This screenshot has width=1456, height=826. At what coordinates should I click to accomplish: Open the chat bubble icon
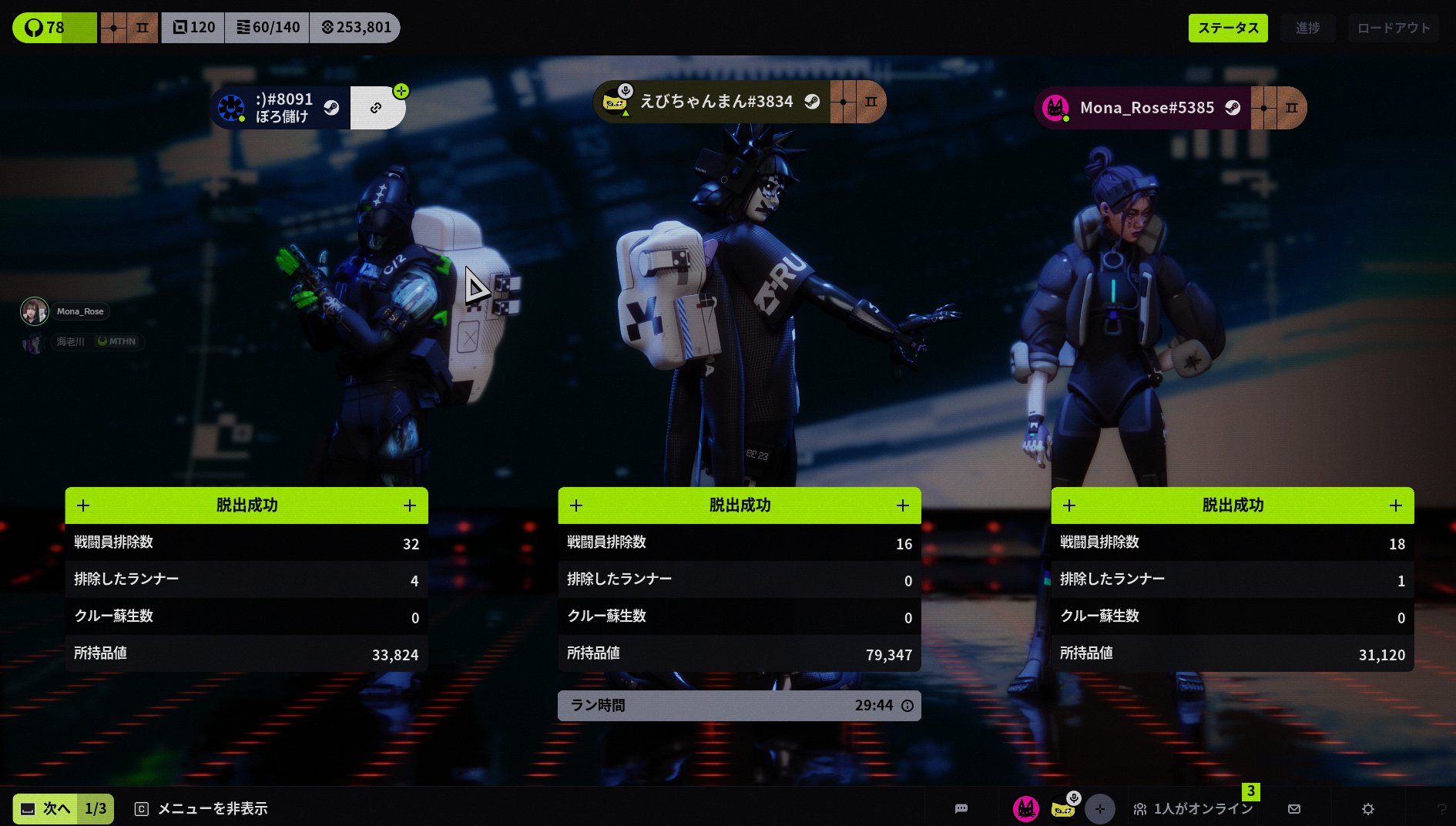click(961, 808)
